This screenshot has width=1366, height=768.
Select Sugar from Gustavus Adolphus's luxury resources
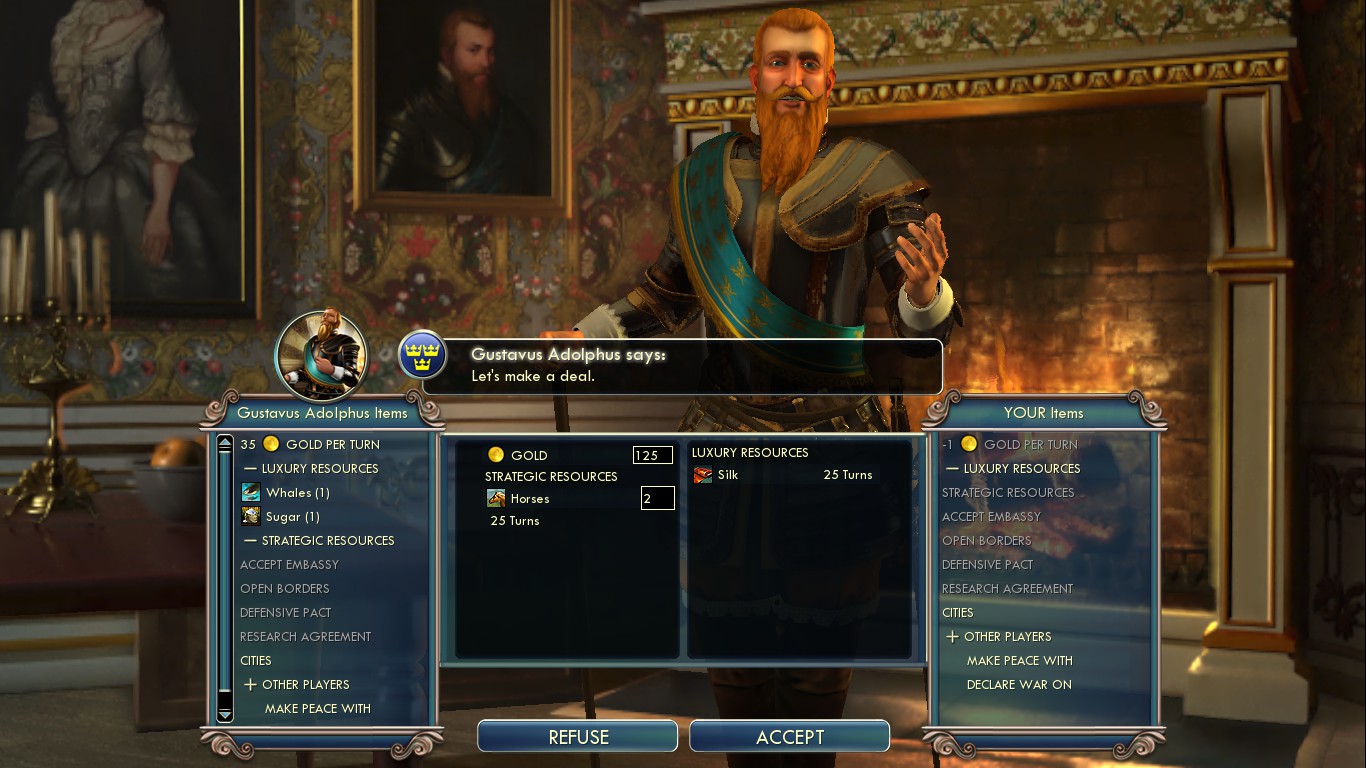click(292, 516)
